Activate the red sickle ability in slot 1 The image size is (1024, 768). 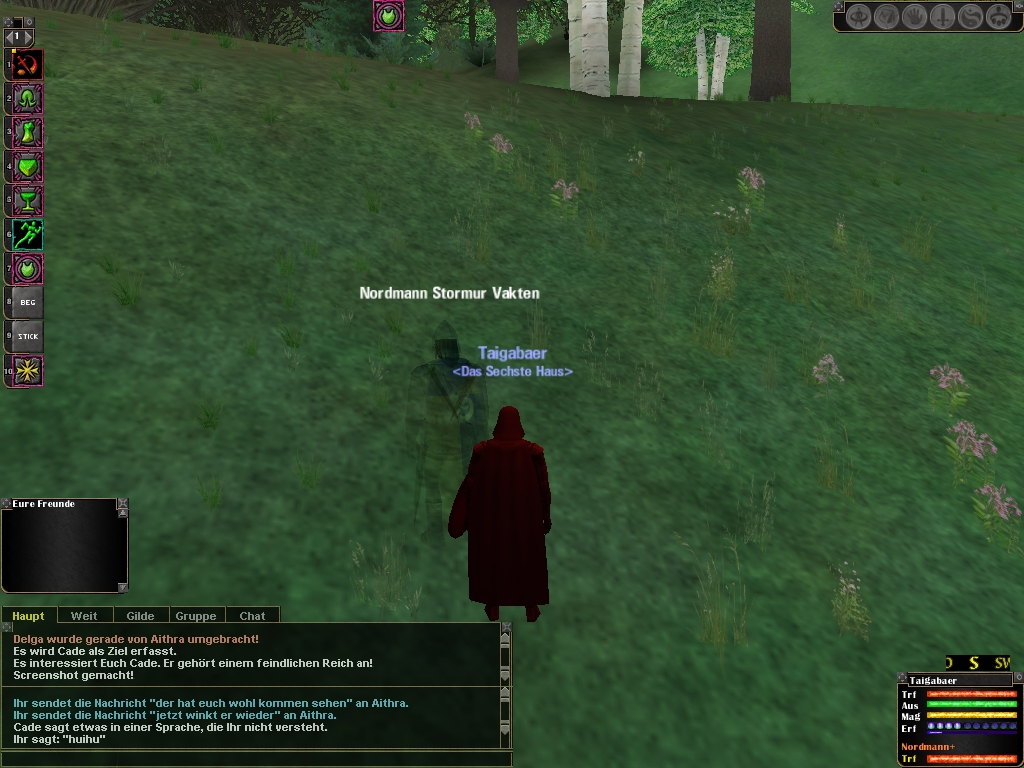click(27, 66)
